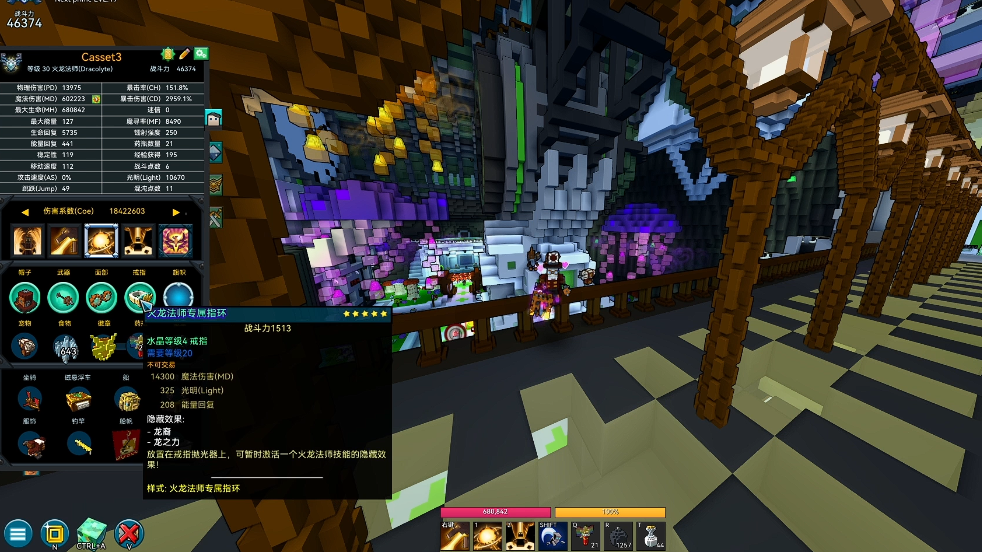Close the panel with the red X
The height and width of the screenshot is (552, 982).
(x=129, y=532)
